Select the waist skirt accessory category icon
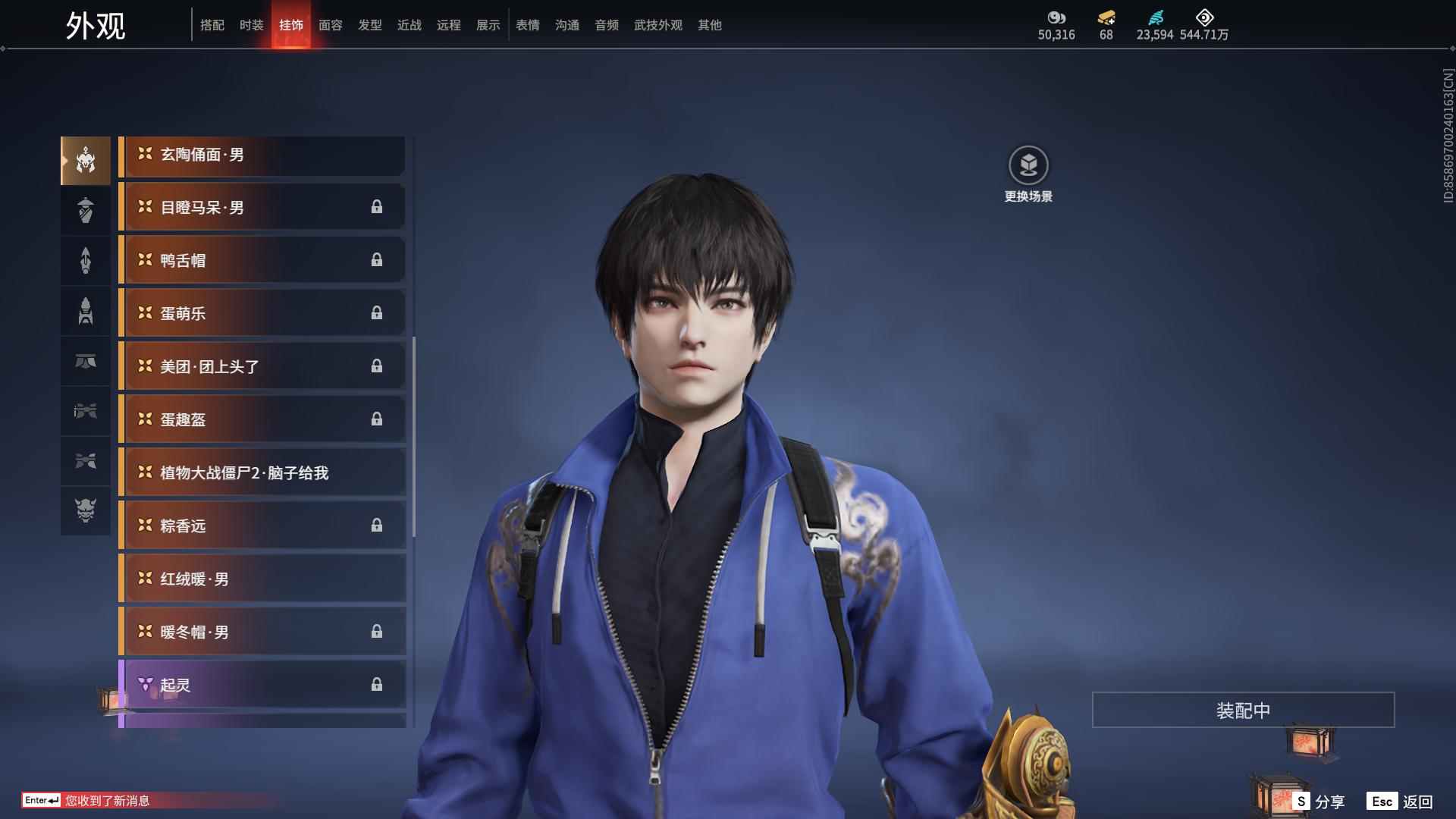The height and width of the screenshot is (819, 1456). coord(85,362)
